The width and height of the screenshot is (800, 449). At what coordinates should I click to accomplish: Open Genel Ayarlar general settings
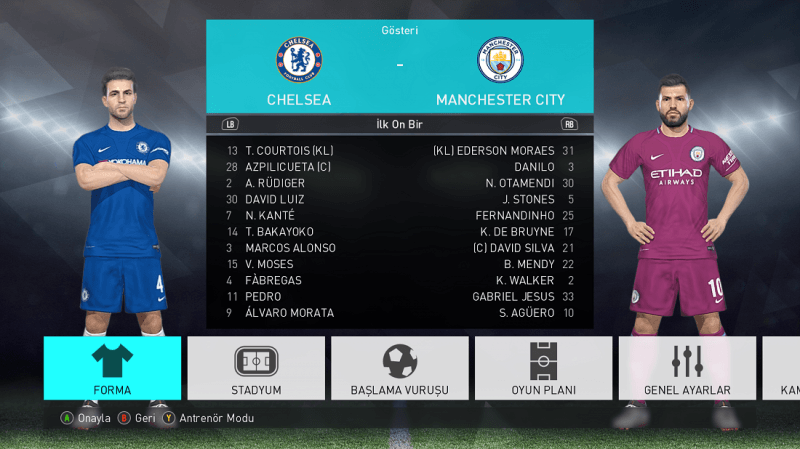coord(688,368)
